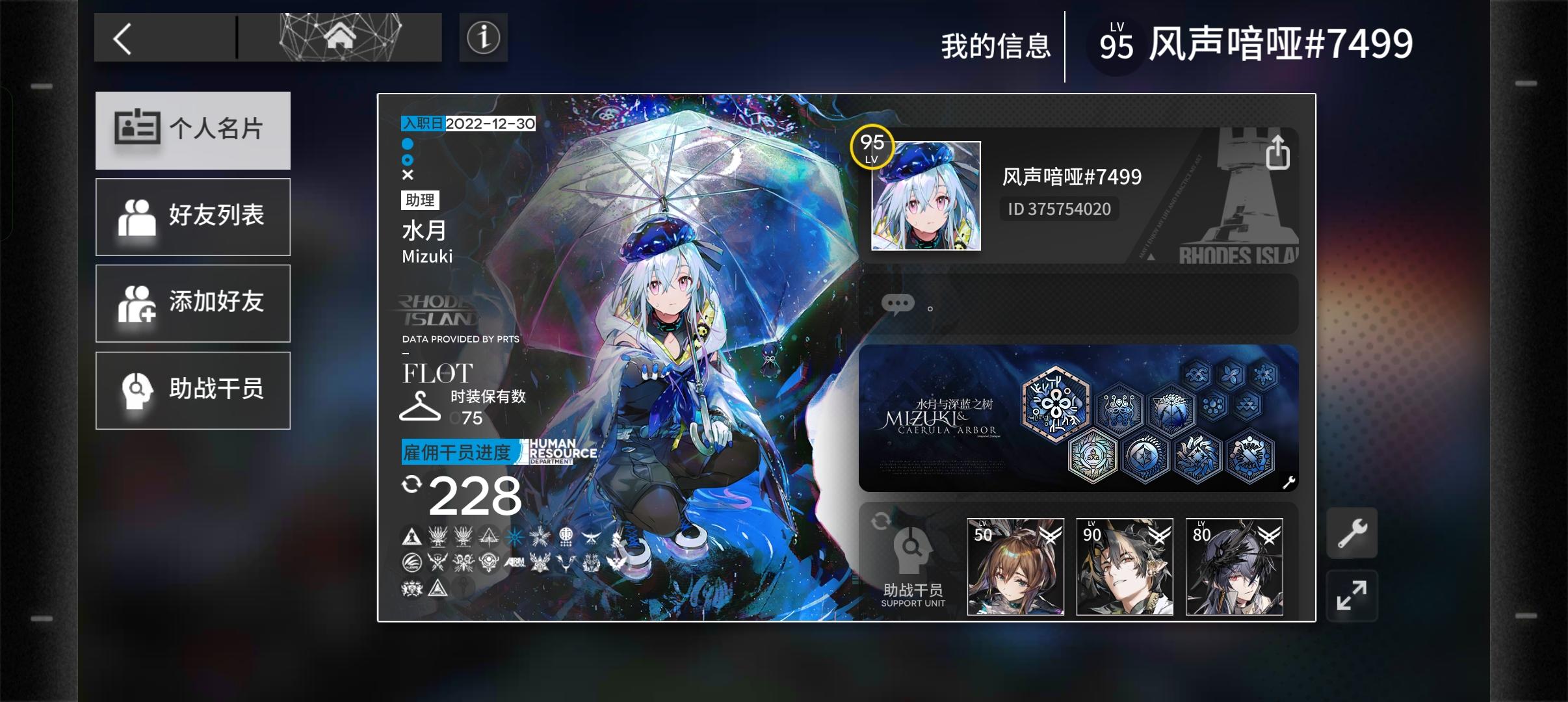Viewport: 1568px width, 702px height.
Task: Click the X toggle under the blue dot indicators
Action: point(408,174)
